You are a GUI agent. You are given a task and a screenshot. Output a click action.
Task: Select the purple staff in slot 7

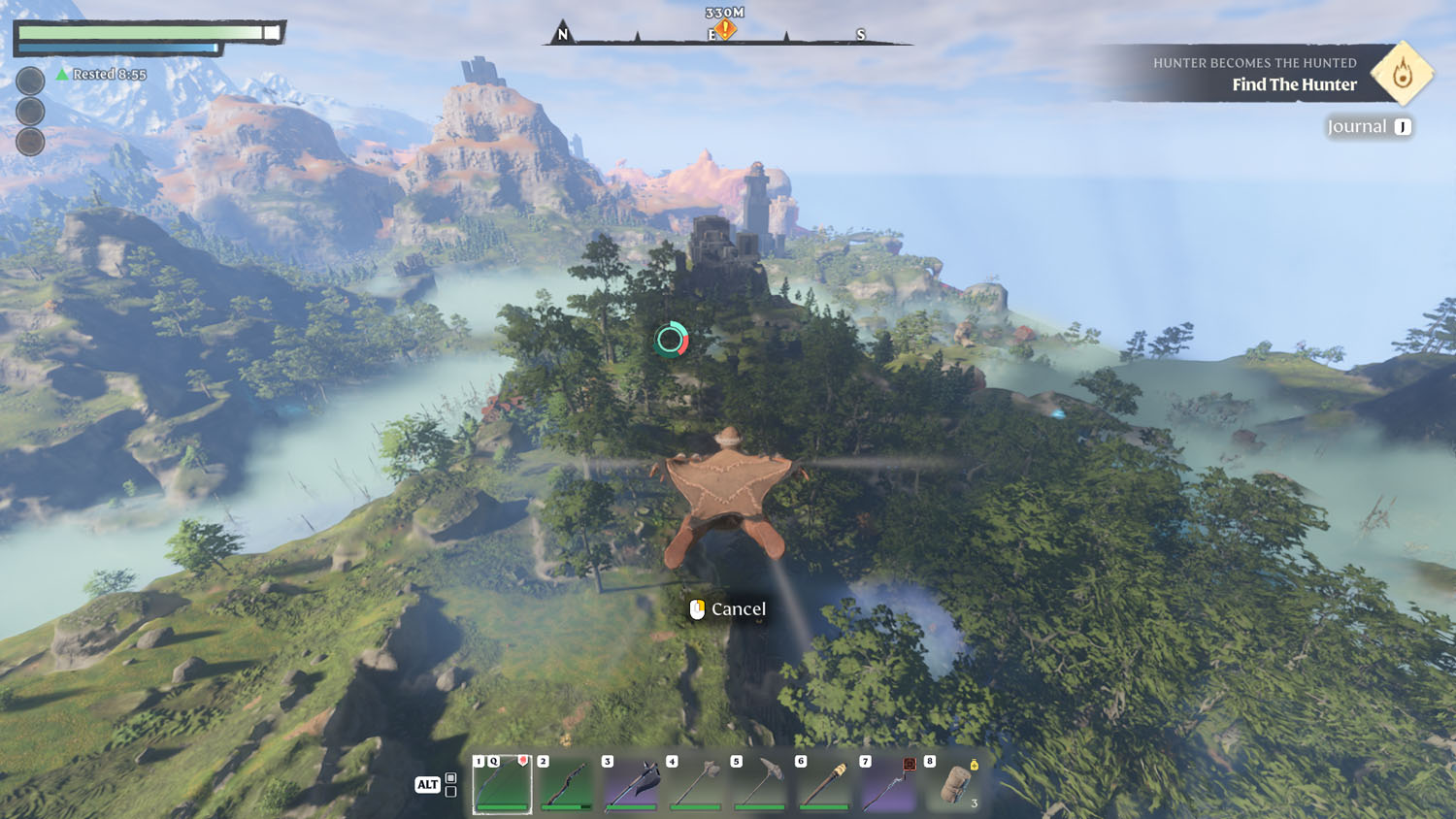(x=888, y=784)
